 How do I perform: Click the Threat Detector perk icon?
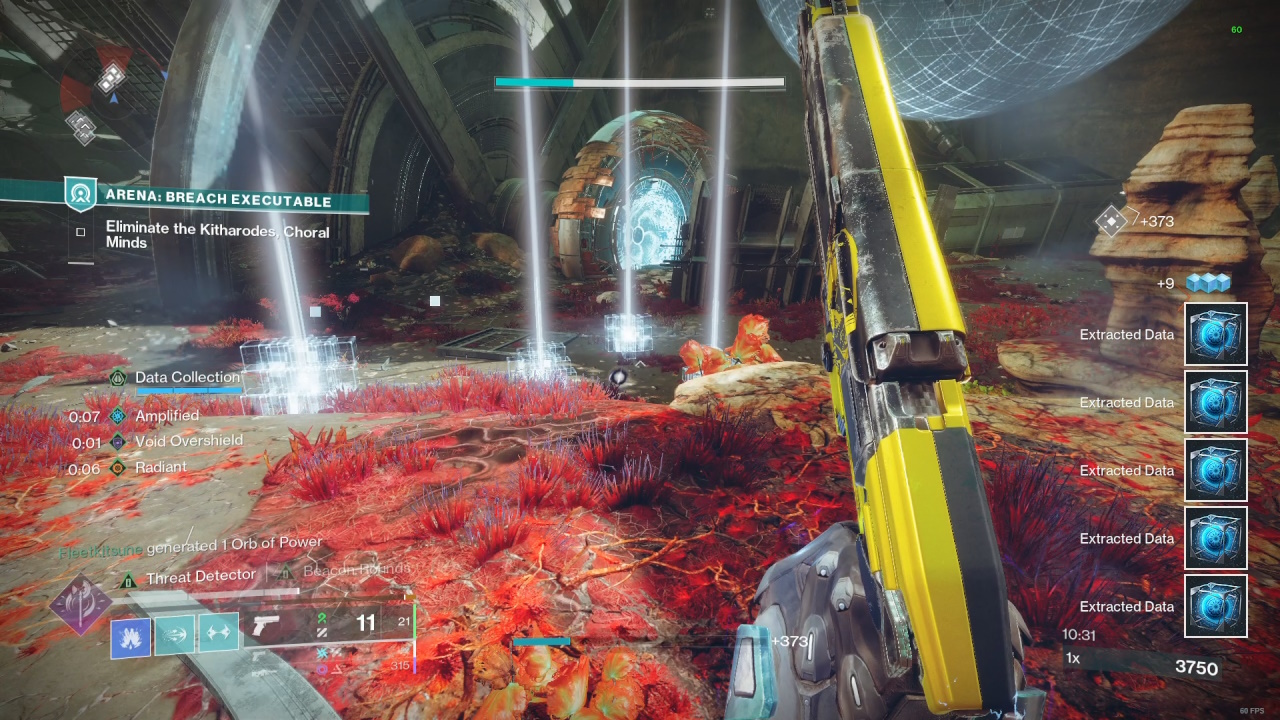pyautogui.click(x=128, y=579)
